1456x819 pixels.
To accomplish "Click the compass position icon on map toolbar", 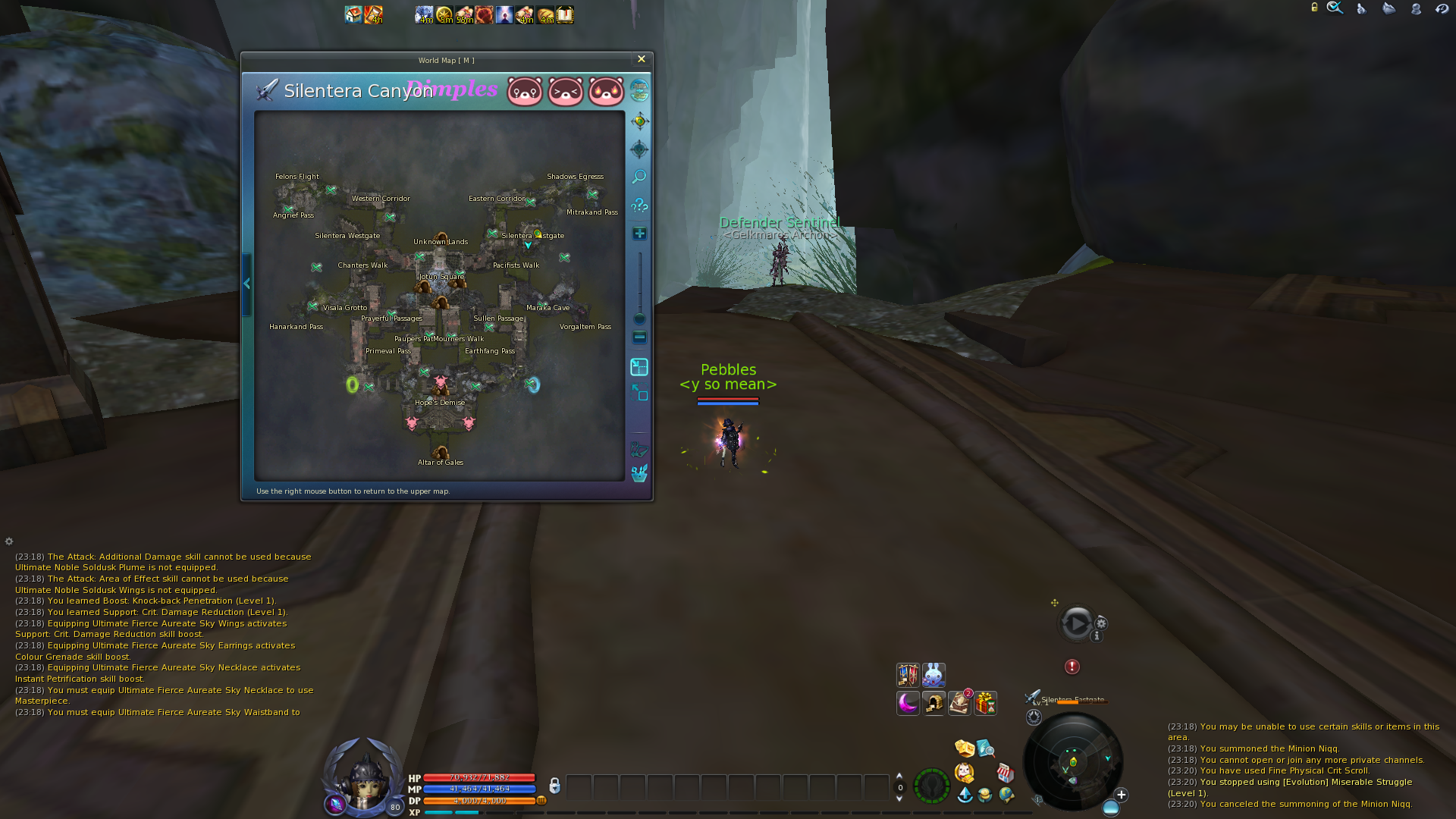I will pyautogui.click(x=639, y=121).
